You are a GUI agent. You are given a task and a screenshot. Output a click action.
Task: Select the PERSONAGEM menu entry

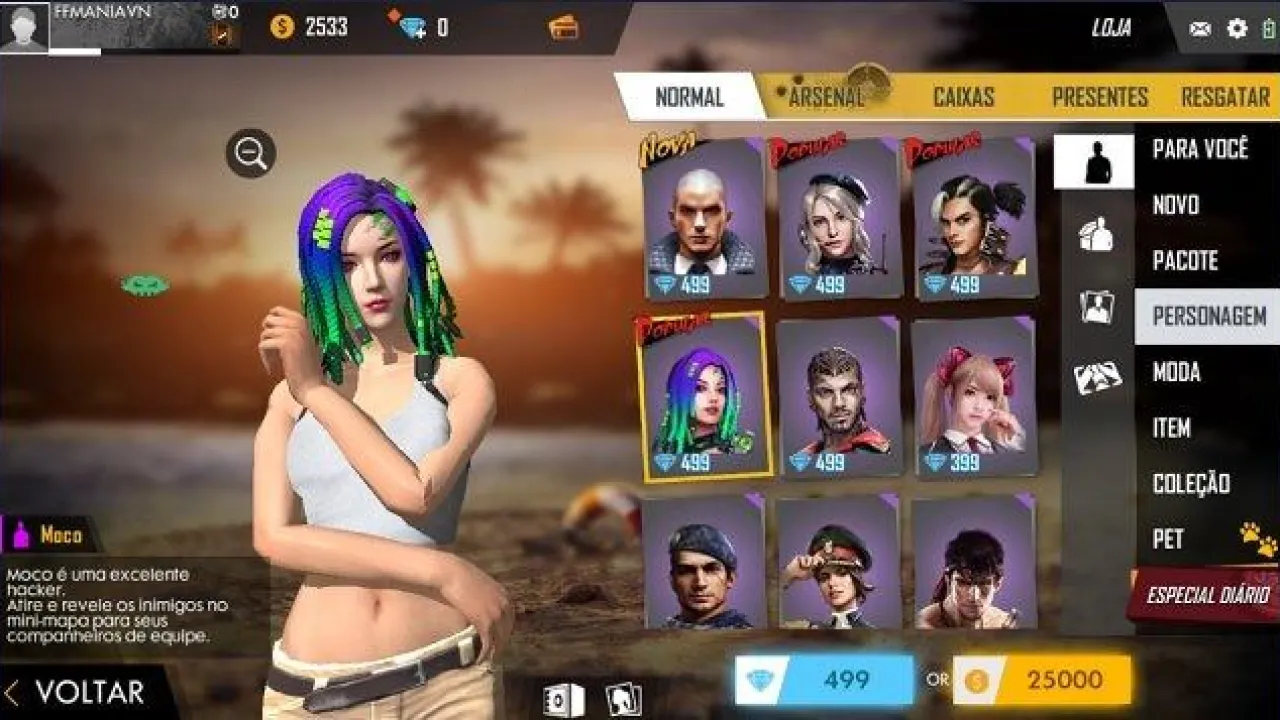coord(1208,316)
